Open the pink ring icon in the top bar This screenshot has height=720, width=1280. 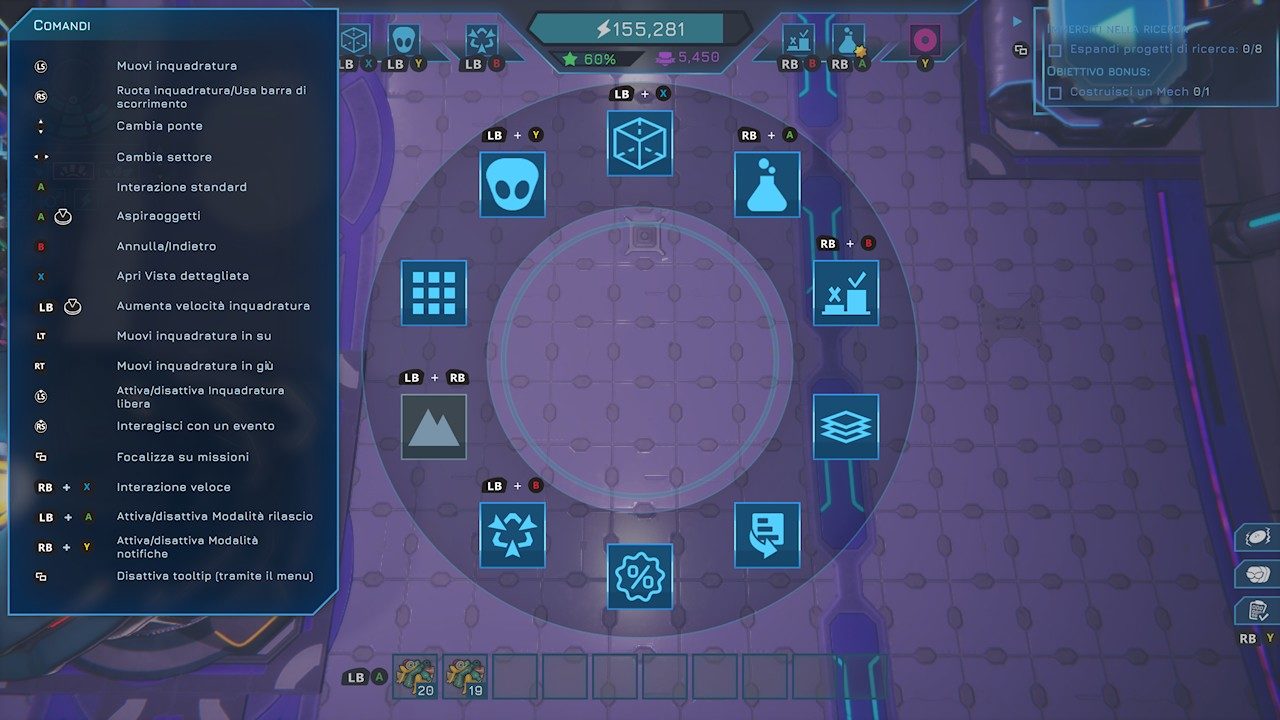point(925,41)
